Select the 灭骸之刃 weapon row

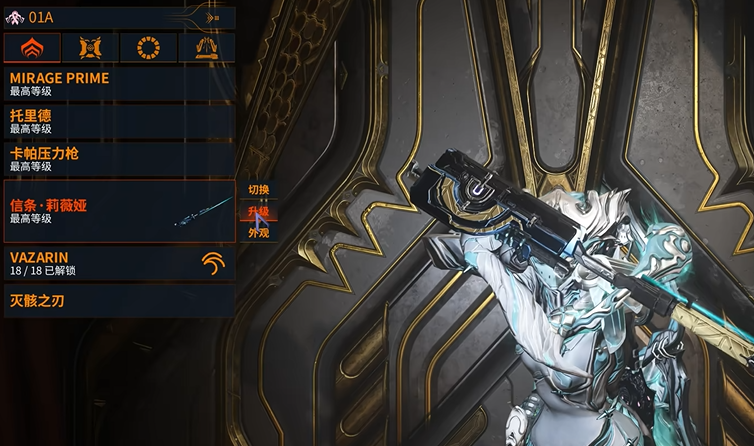coord(119,300)
